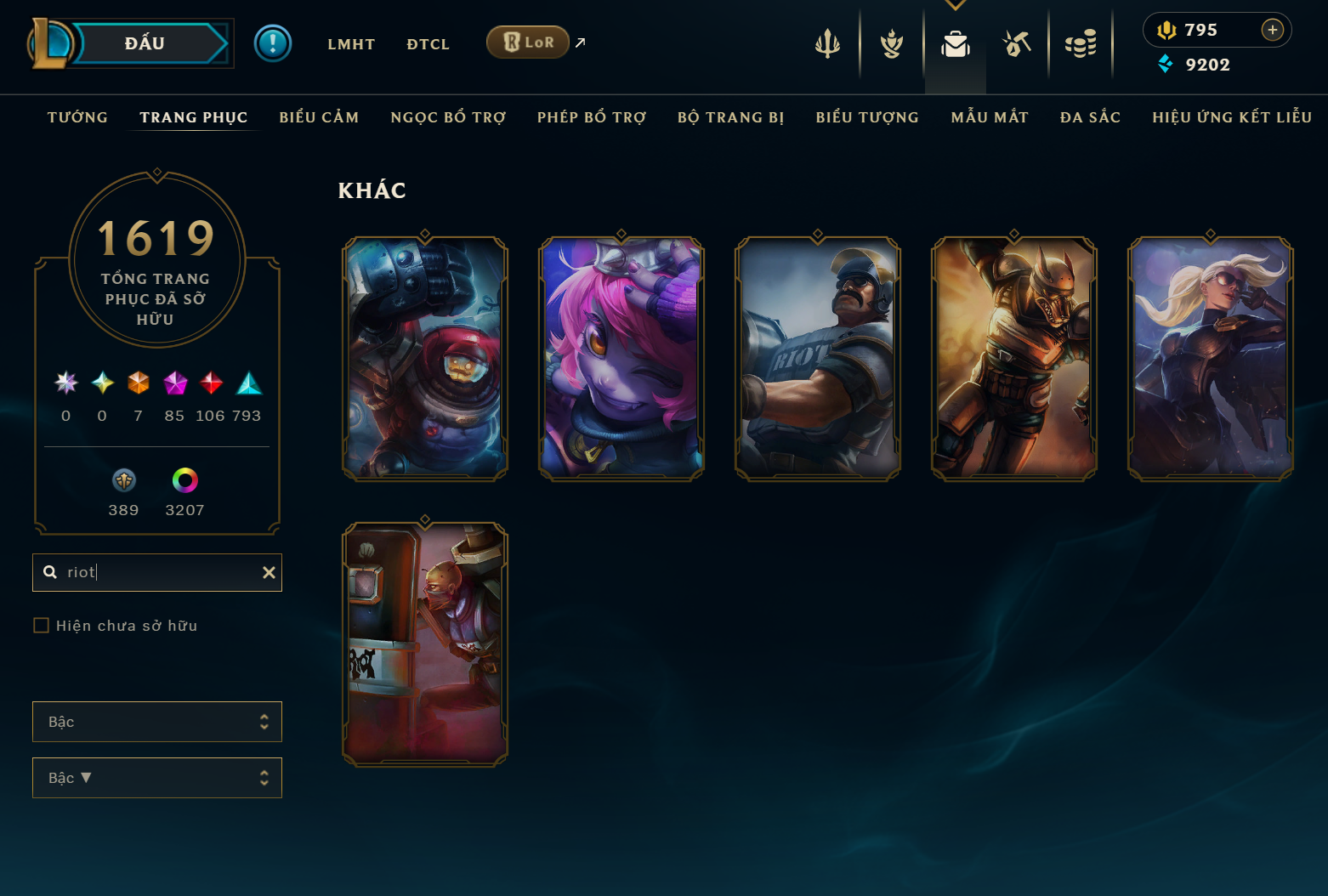View your ranked profile trident icon
This screenshot has width=1328, height=896.
[827, 44]
